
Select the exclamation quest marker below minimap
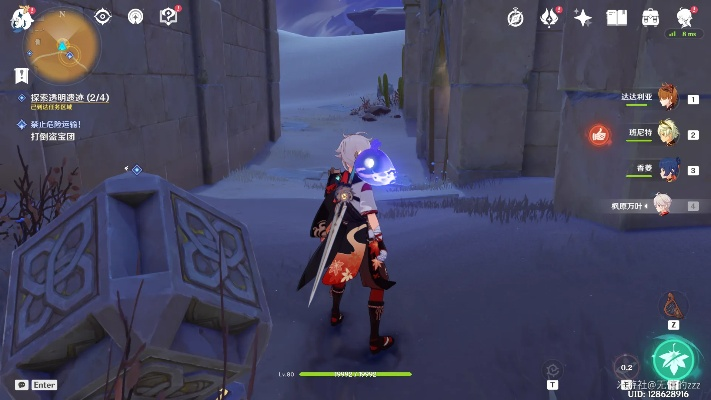[21, 75]
